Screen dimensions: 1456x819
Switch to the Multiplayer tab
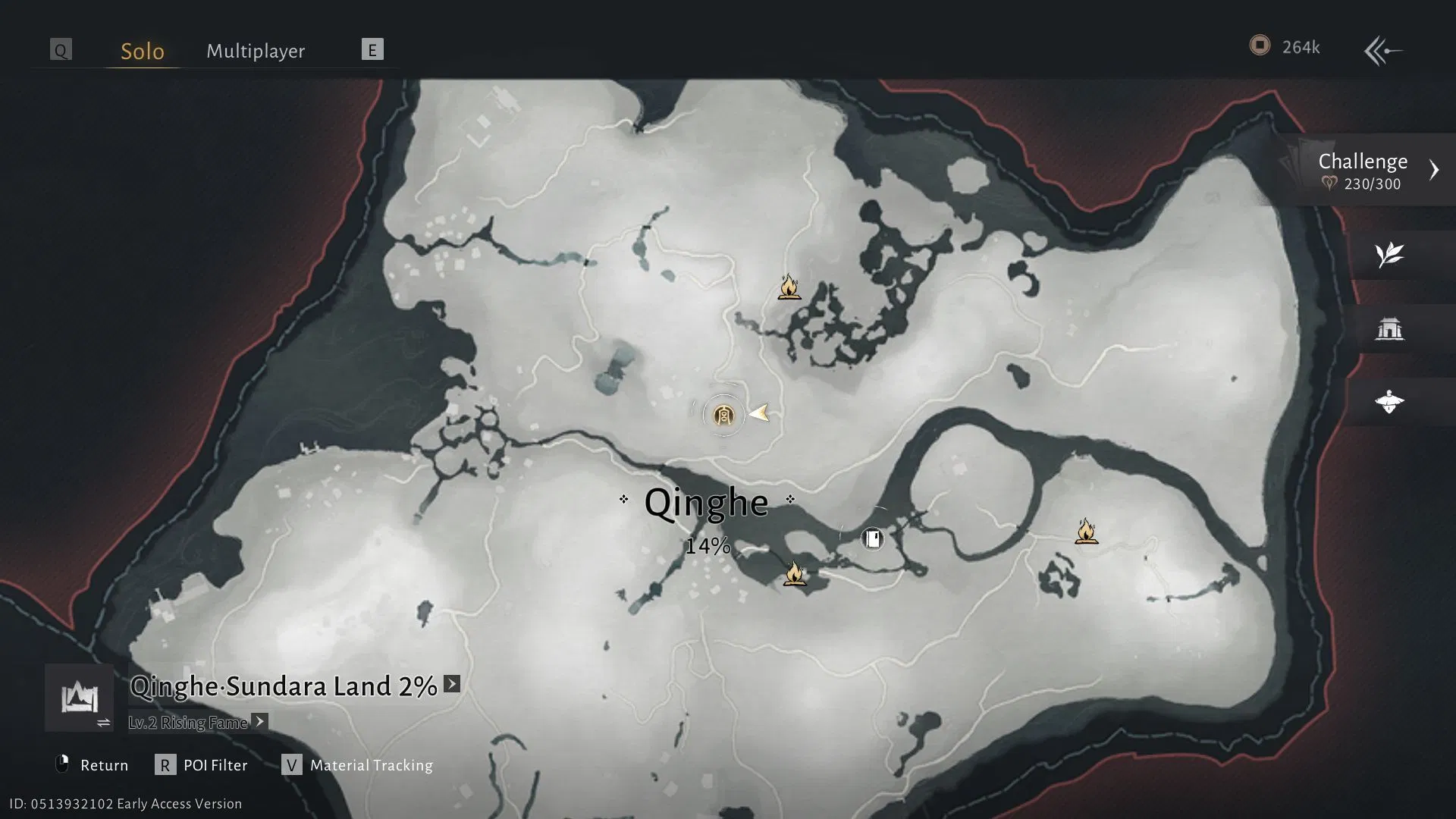pos(255,50)
